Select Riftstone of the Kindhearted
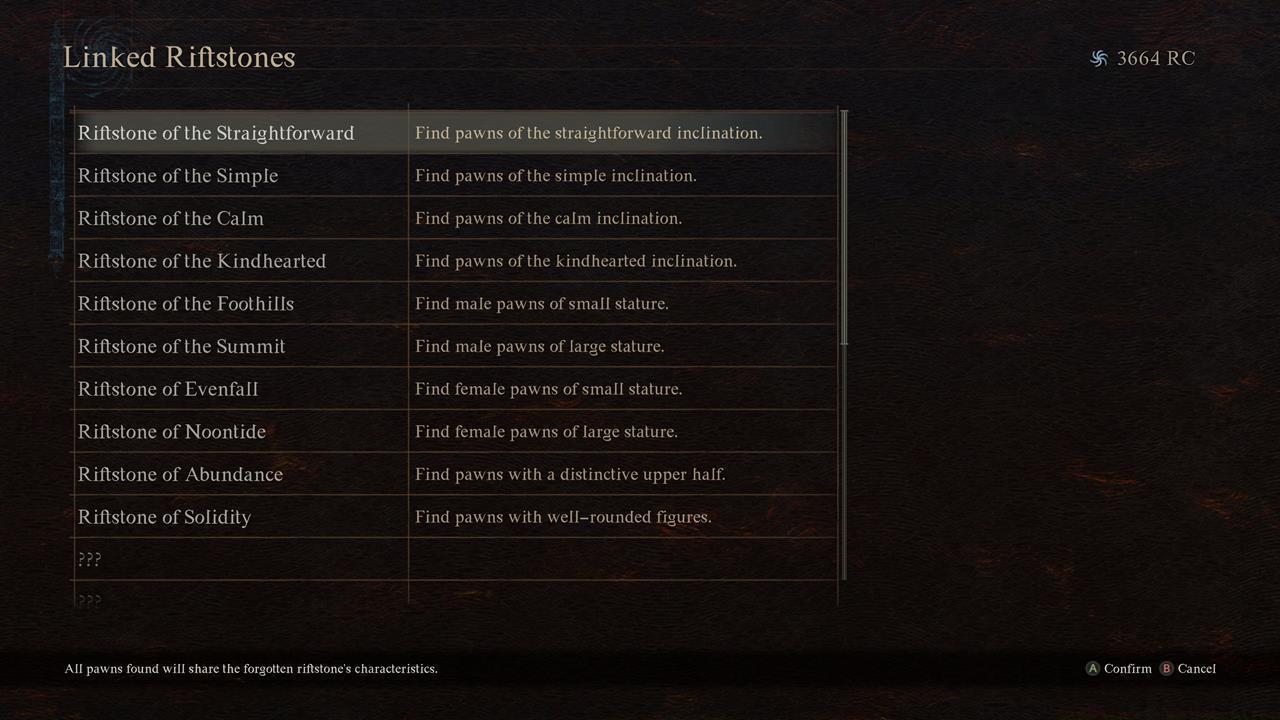Image resolution: width=1280 pixels, height=720 pixels. click(x=202, y=261)
